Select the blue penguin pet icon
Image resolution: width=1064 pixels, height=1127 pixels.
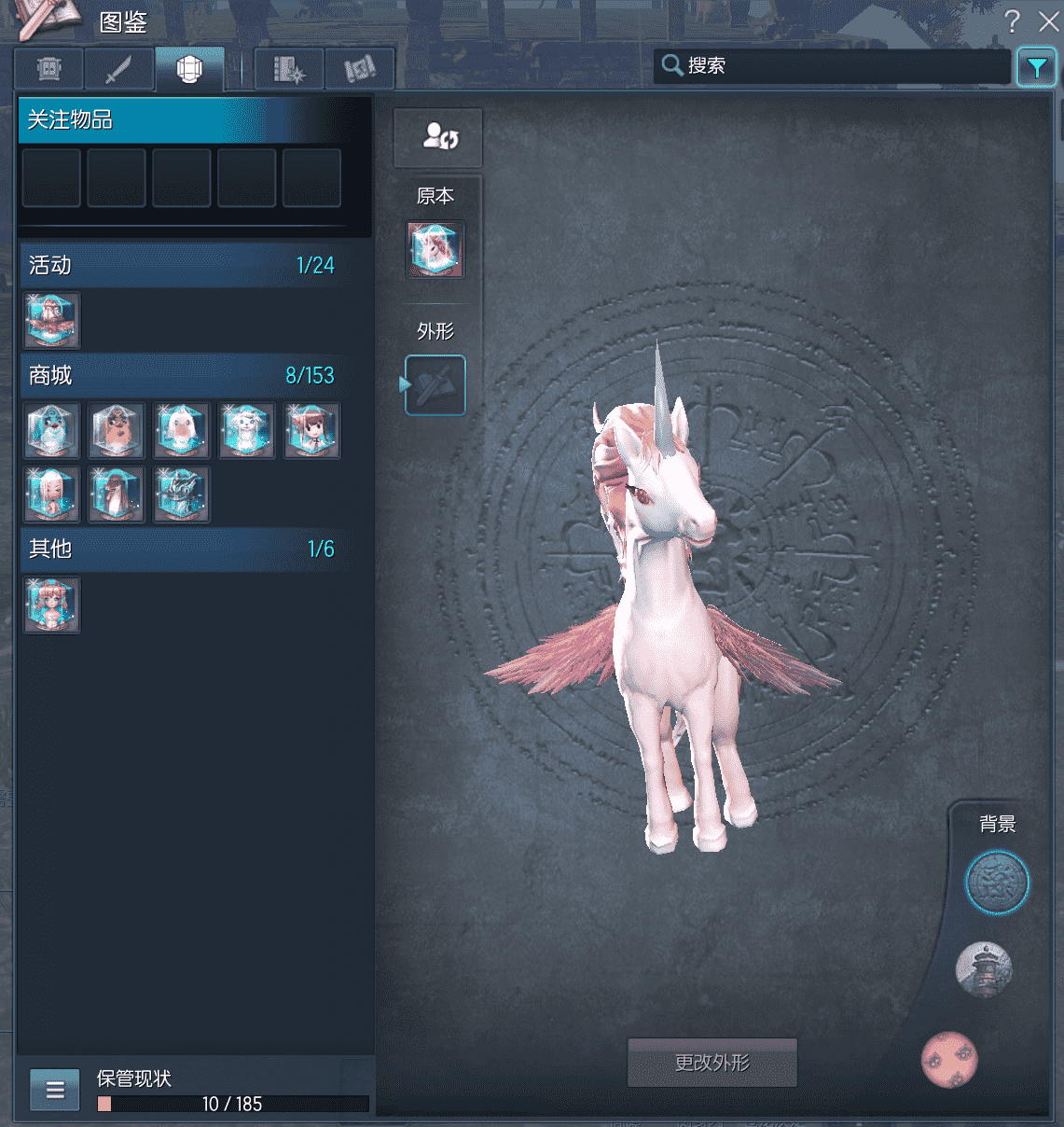pyautogui.click(x=51, y=430)
